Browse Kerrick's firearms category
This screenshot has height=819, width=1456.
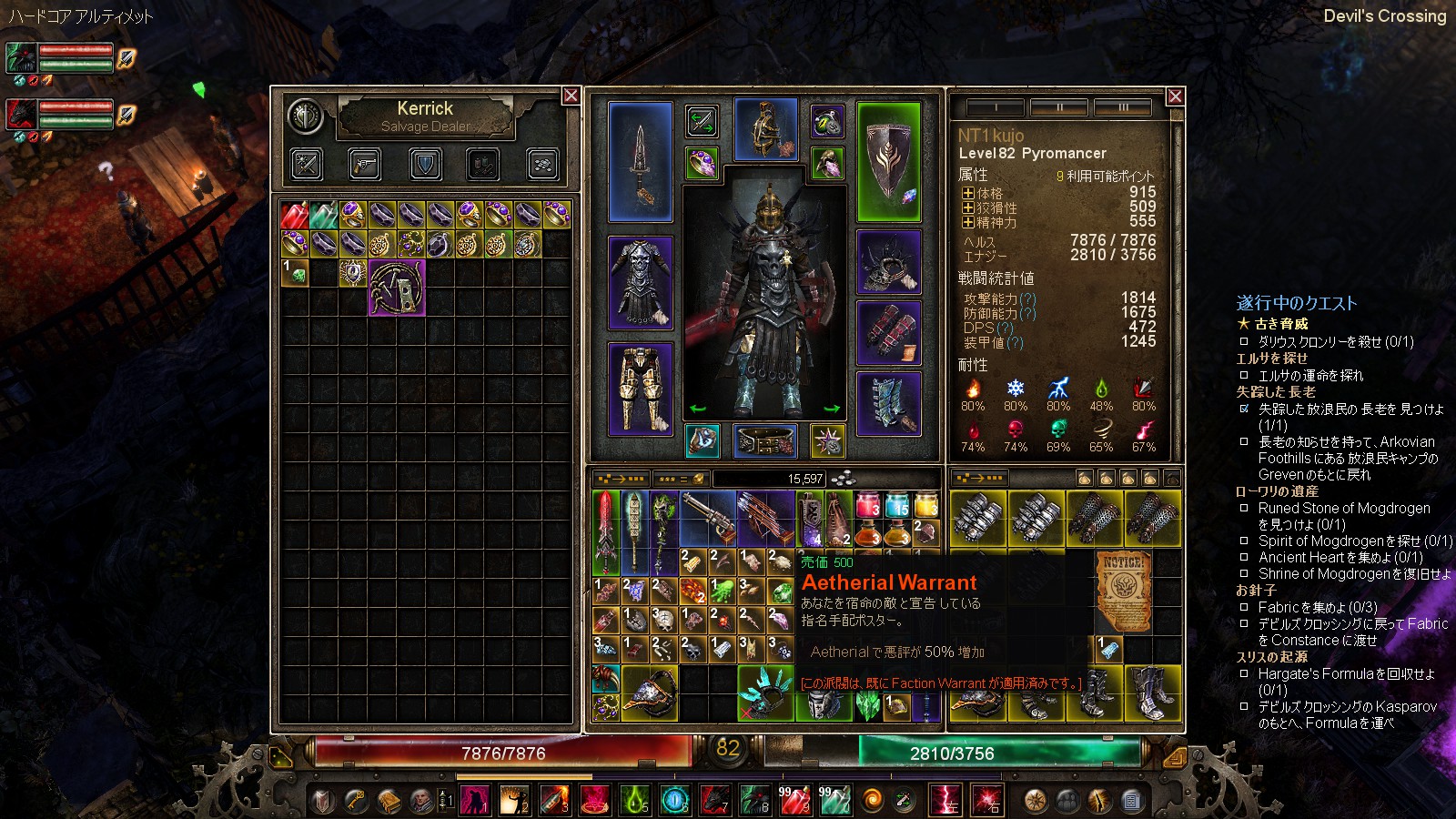tap(364, 165)
